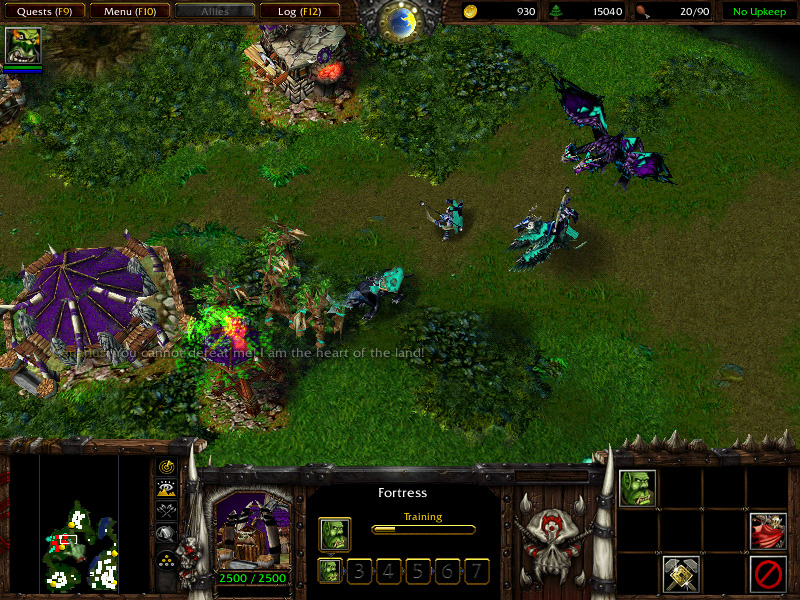Click the minimap signal ping button
Viewport: 800px width, 600px height.
pos(166,467)
